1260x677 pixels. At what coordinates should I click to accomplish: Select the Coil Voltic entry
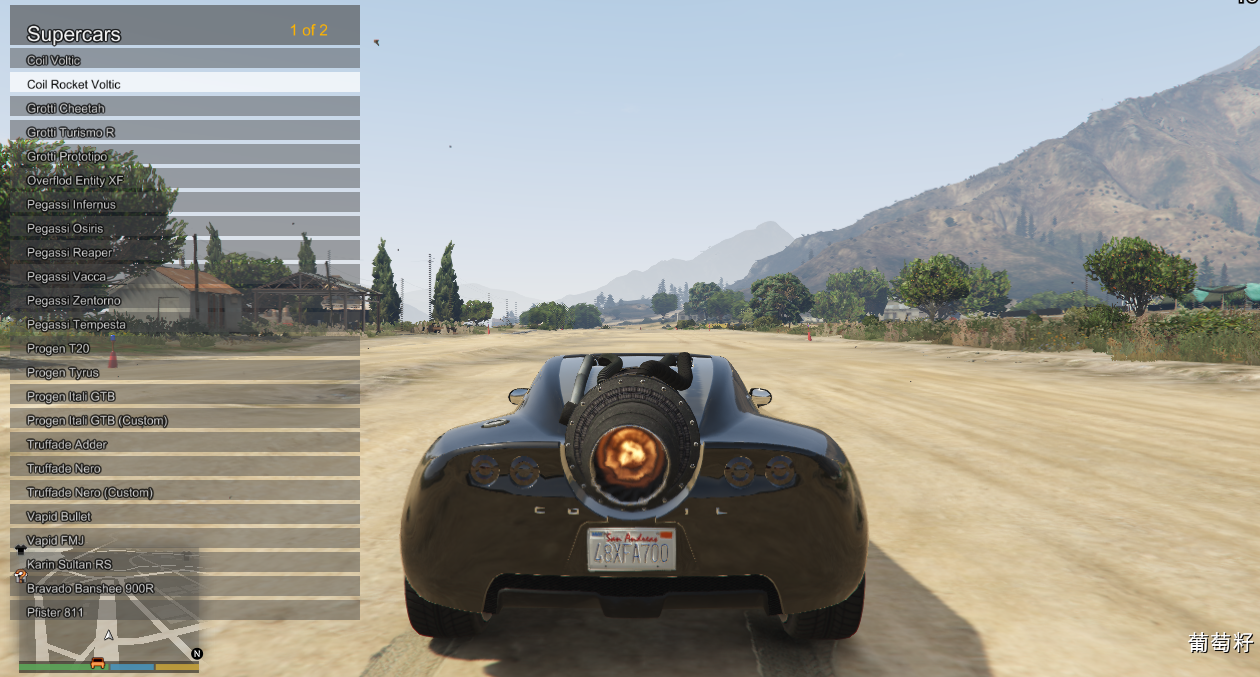click(x=185, y=60)
